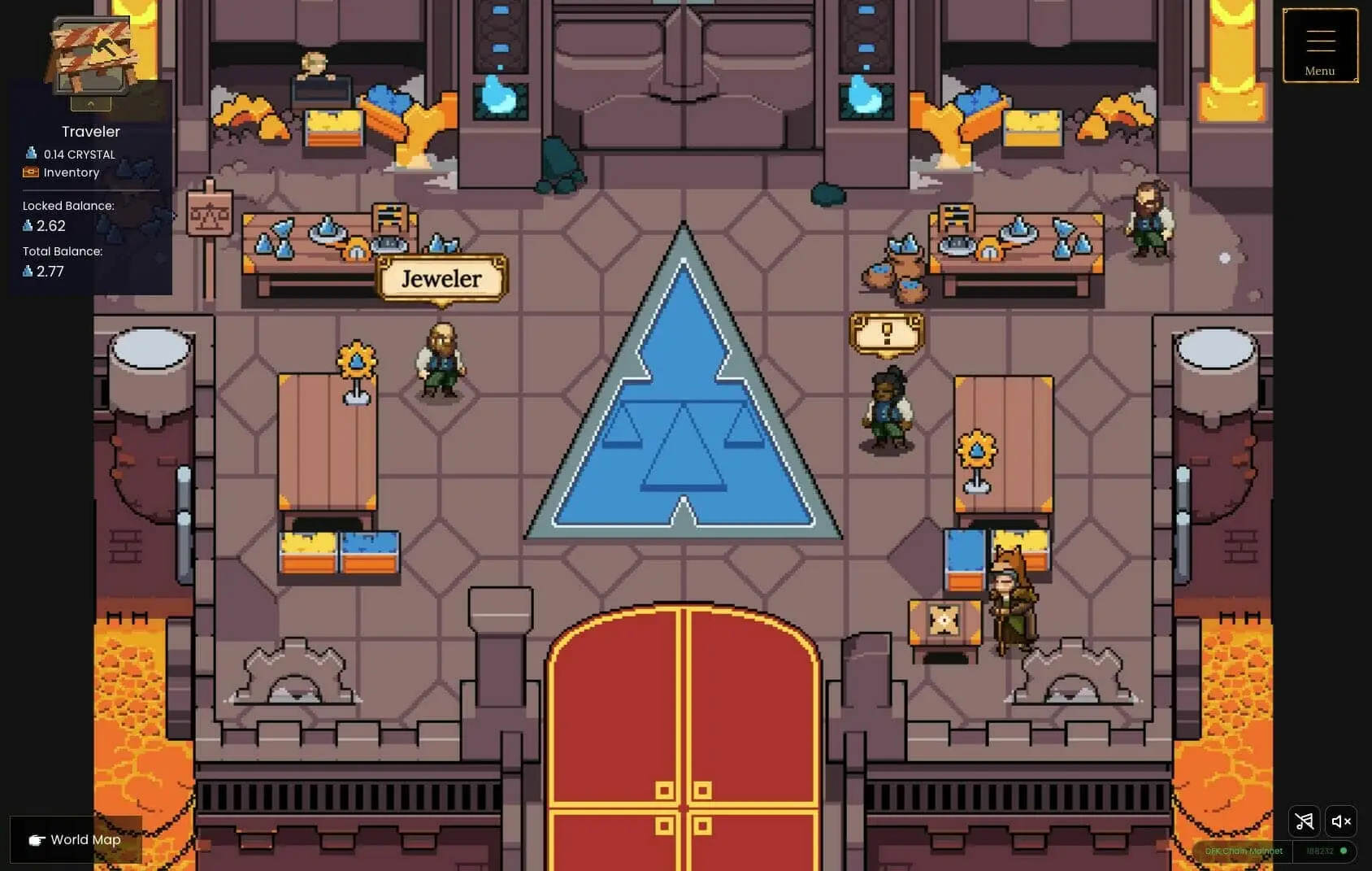The width and height of the screenshot is (1372, 871).
Task: Select World Map from the bottom bar
Action: (x=84, y=839)
